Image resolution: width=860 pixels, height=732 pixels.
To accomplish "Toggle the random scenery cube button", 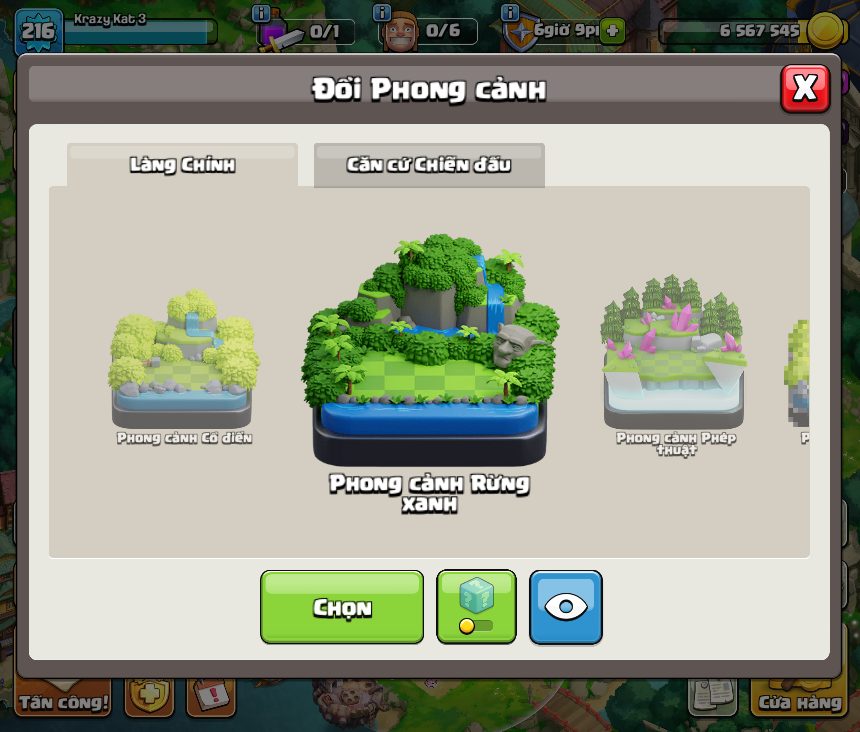I will click(476, 607).
